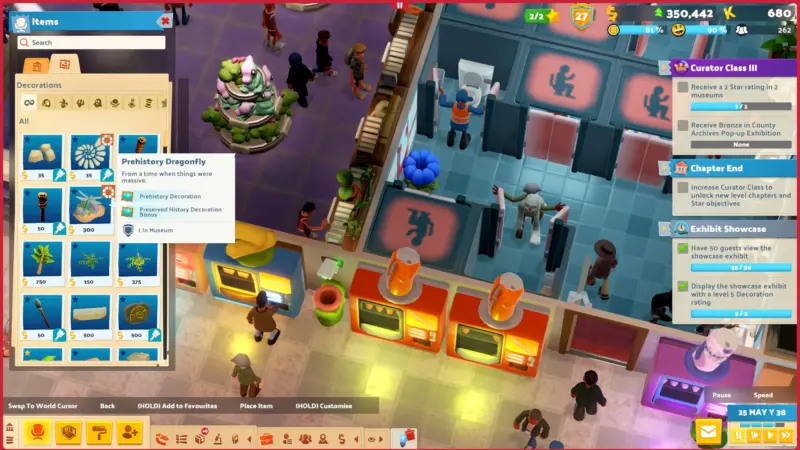Show all decorations with the infinity filter
800x450 pixels.
click(x=29, y=102)
